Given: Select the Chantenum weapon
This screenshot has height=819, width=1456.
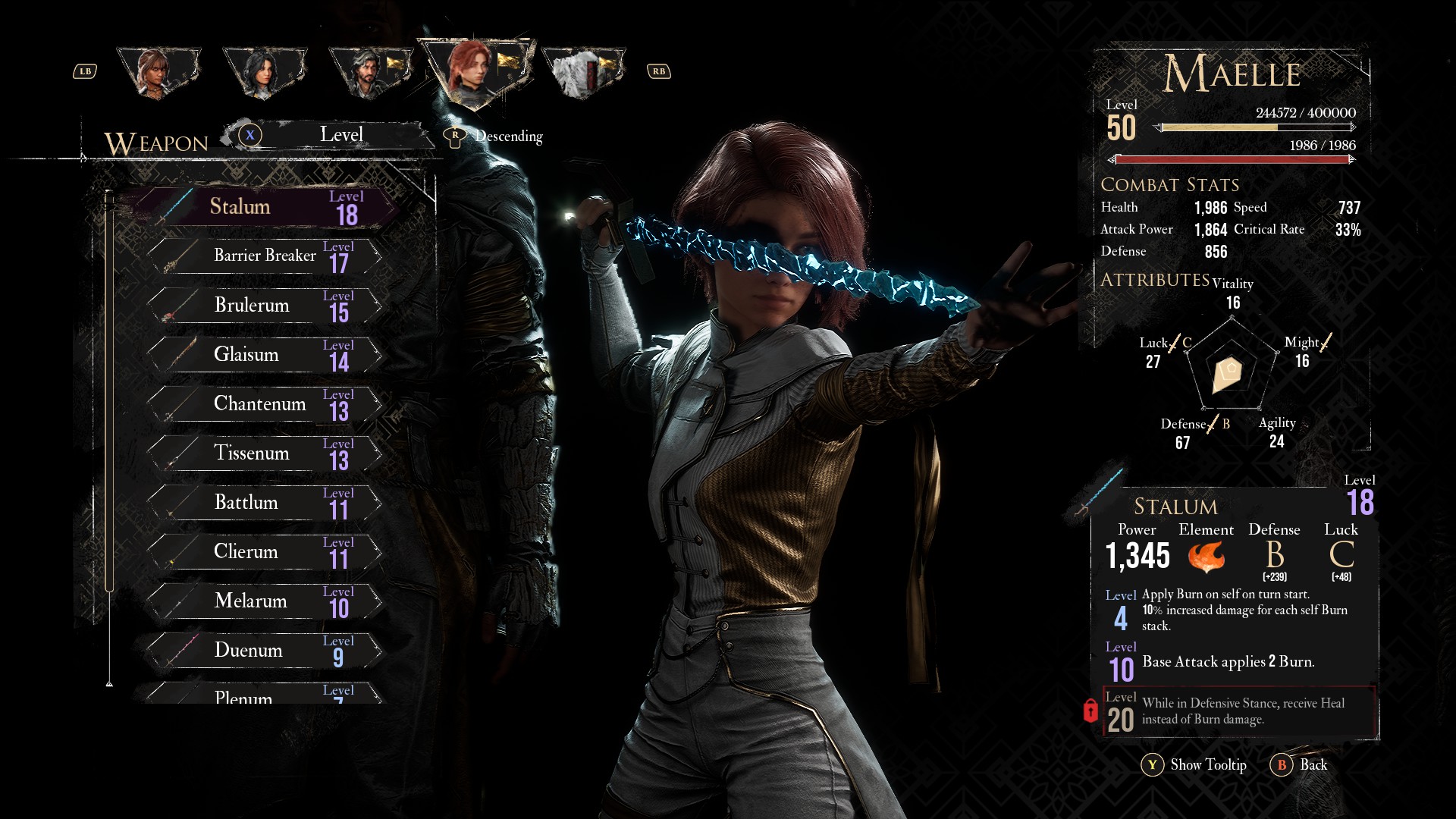Looking at the screenshot, I should click(265, 404).
